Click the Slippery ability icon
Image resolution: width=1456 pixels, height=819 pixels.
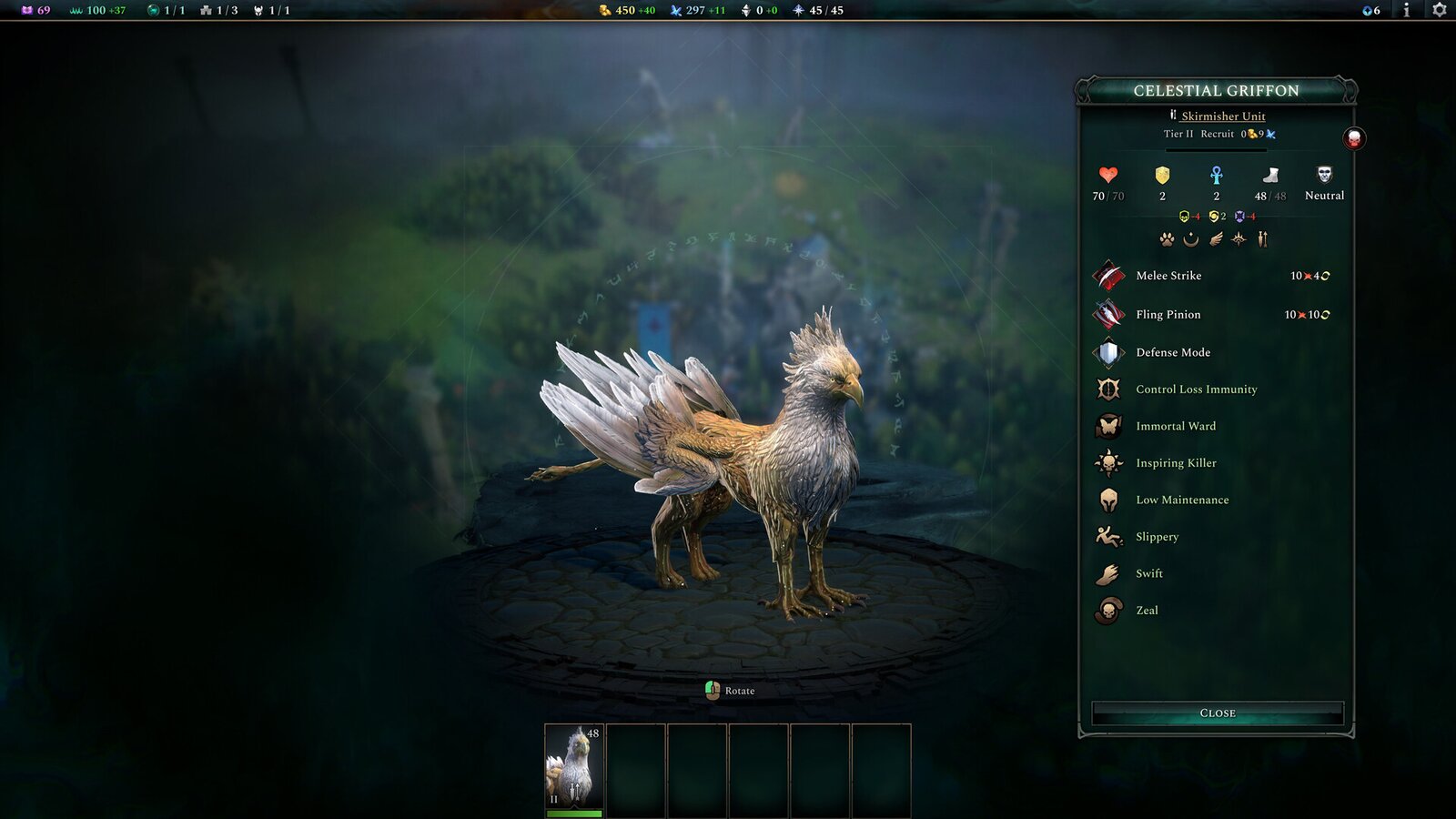1109,536
